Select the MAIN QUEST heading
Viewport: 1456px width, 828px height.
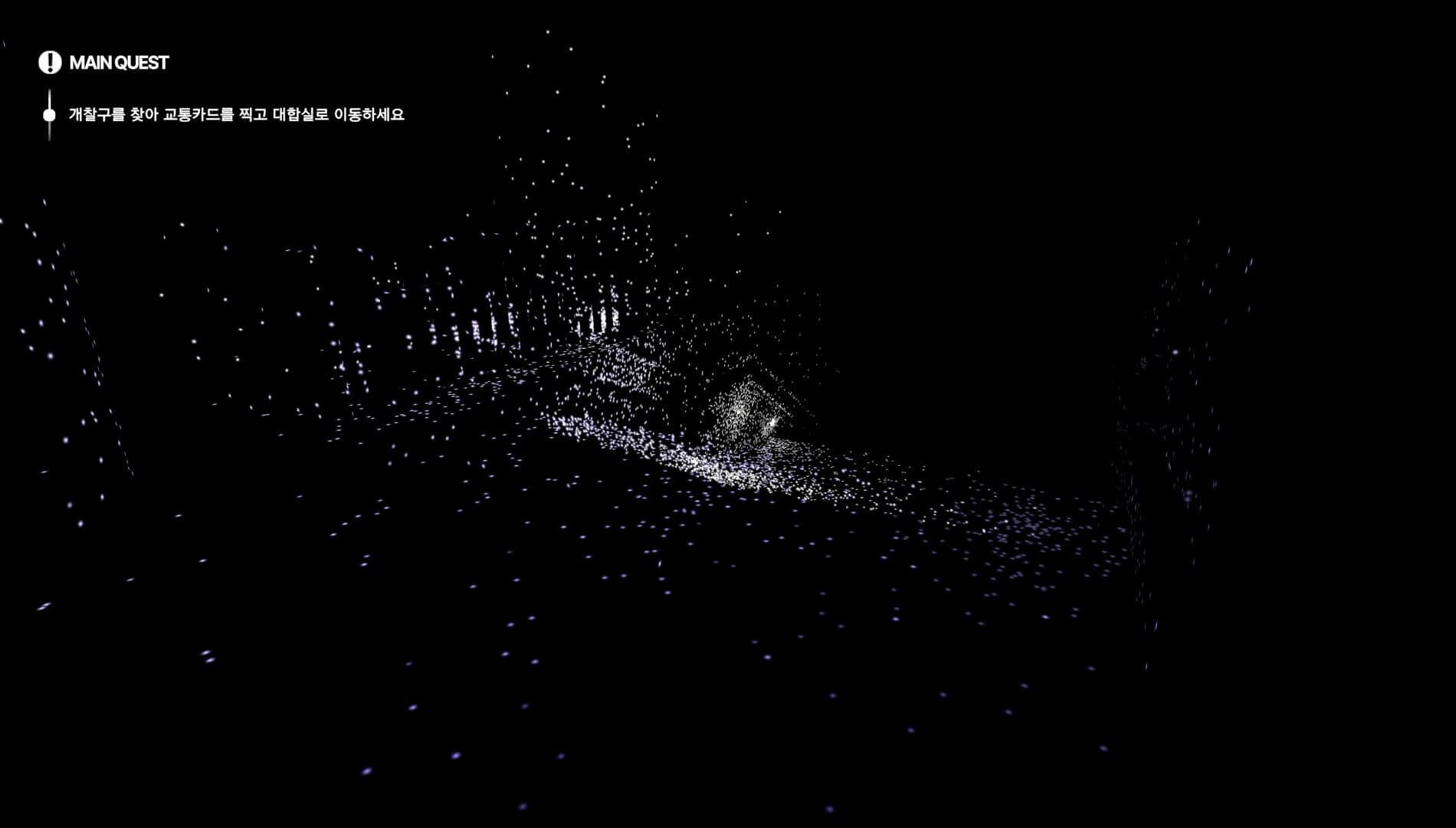point(119,64)
